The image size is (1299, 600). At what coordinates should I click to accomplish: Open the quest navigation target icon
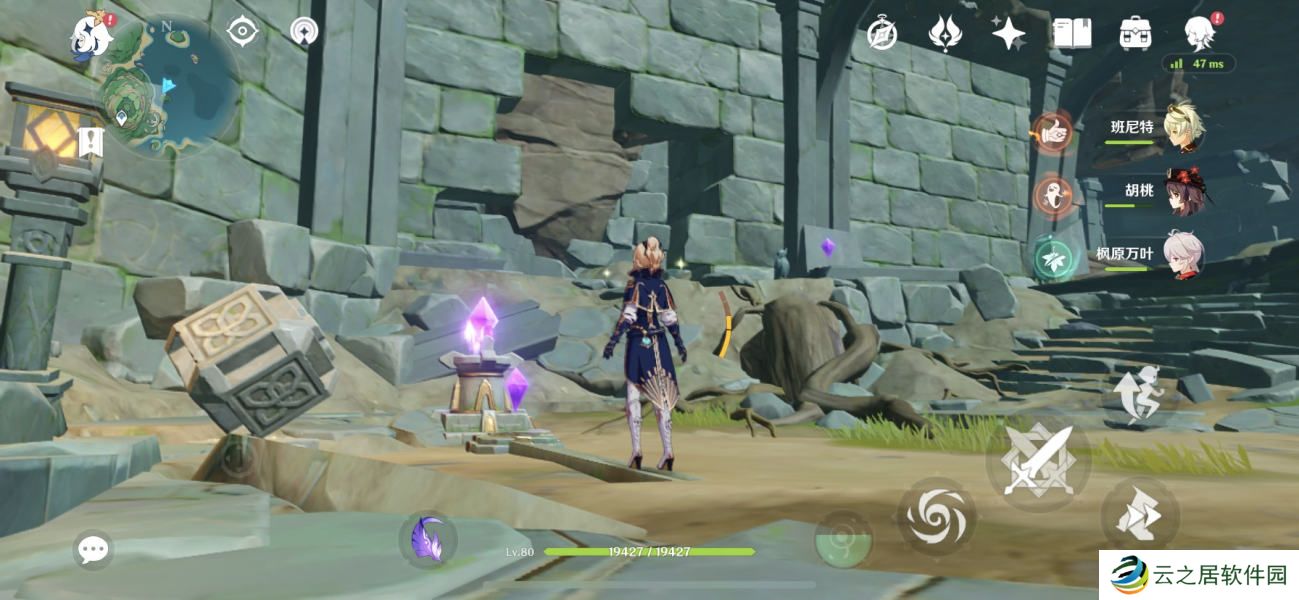click(242, 32)
